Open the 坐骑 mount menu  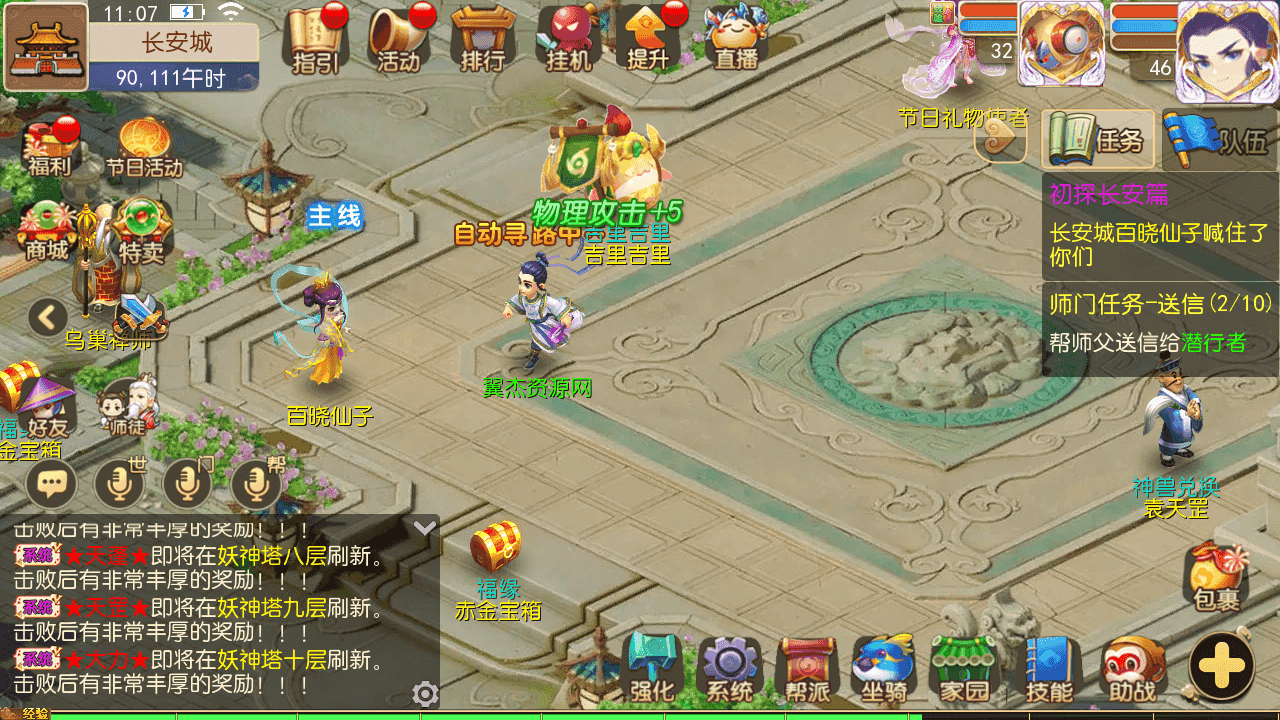[x=883, y=666]
